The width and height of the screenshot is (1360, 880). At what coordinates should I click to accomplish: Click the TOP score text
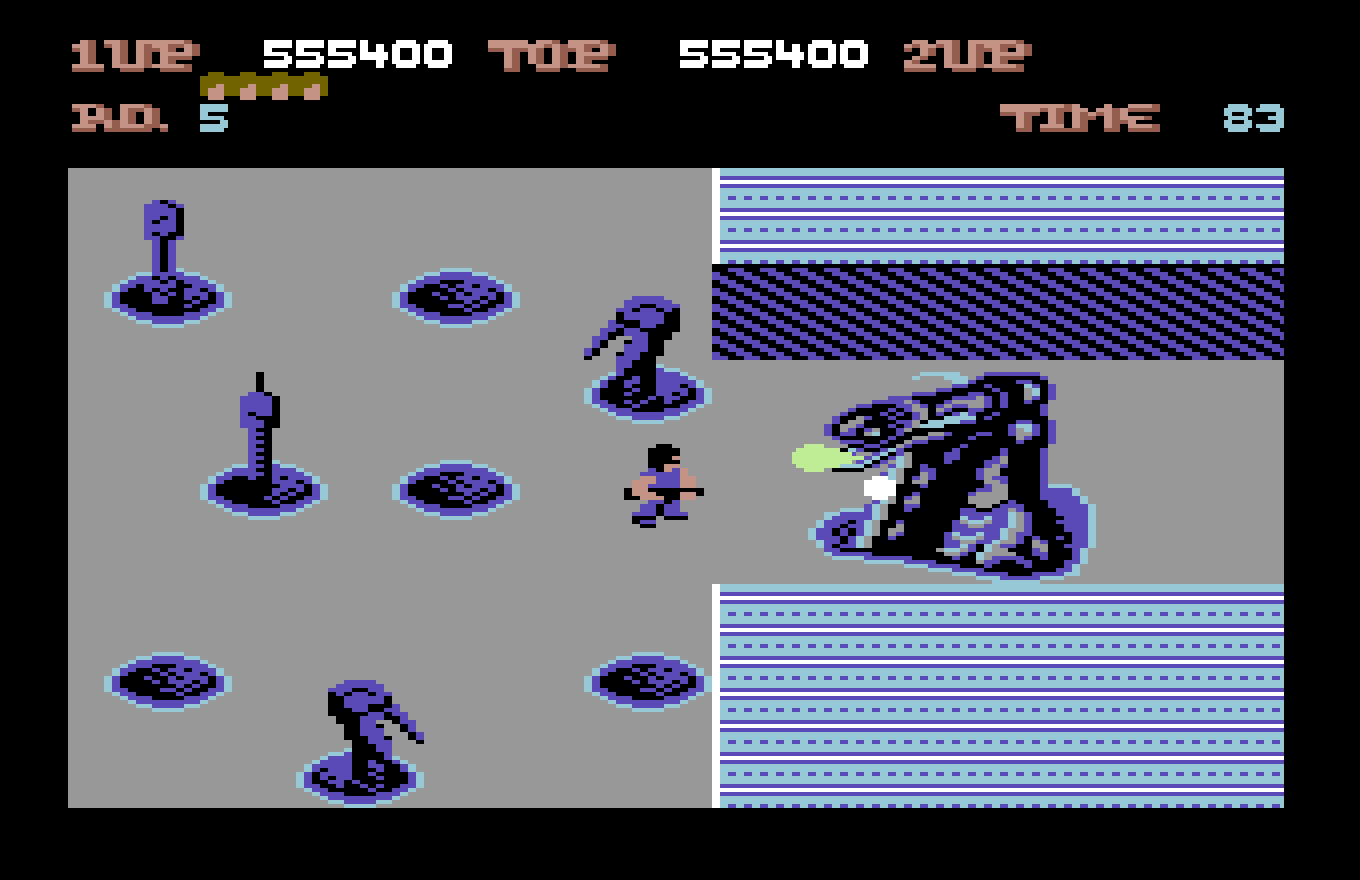tap(550, 55)
